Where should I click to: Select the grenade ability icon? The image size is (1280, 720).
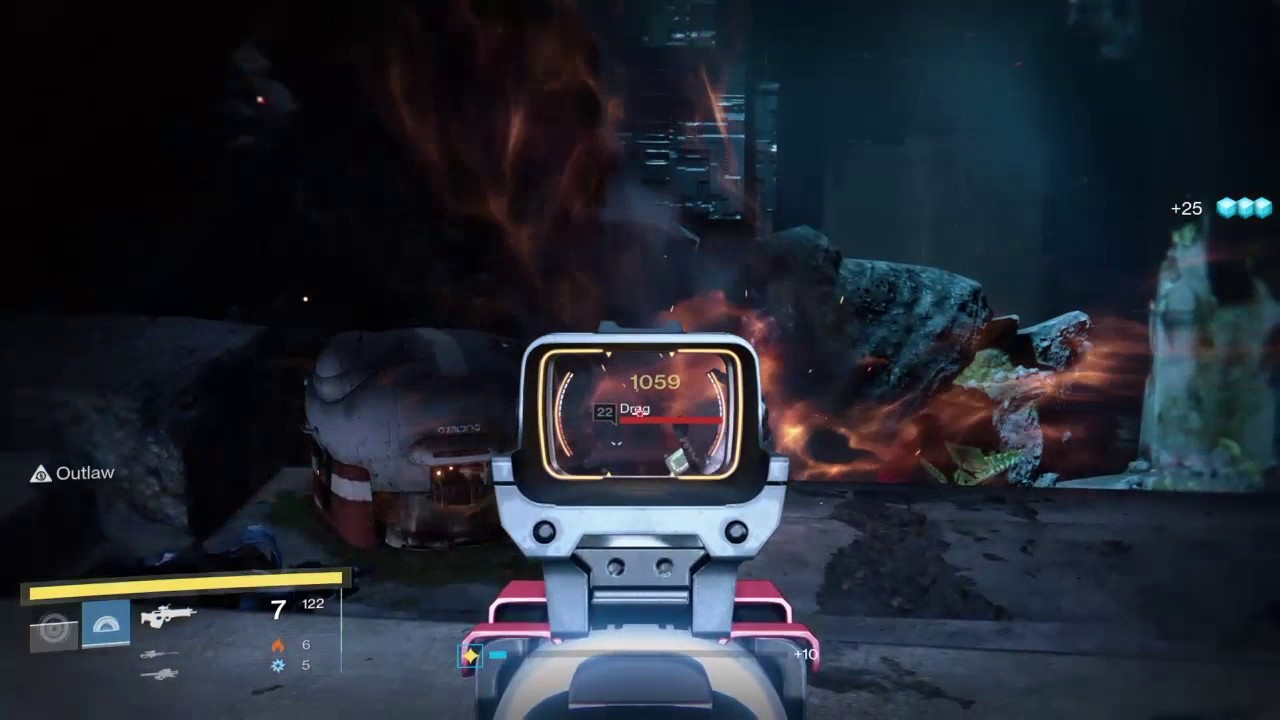pyautogui.click(x=54, y=630)
